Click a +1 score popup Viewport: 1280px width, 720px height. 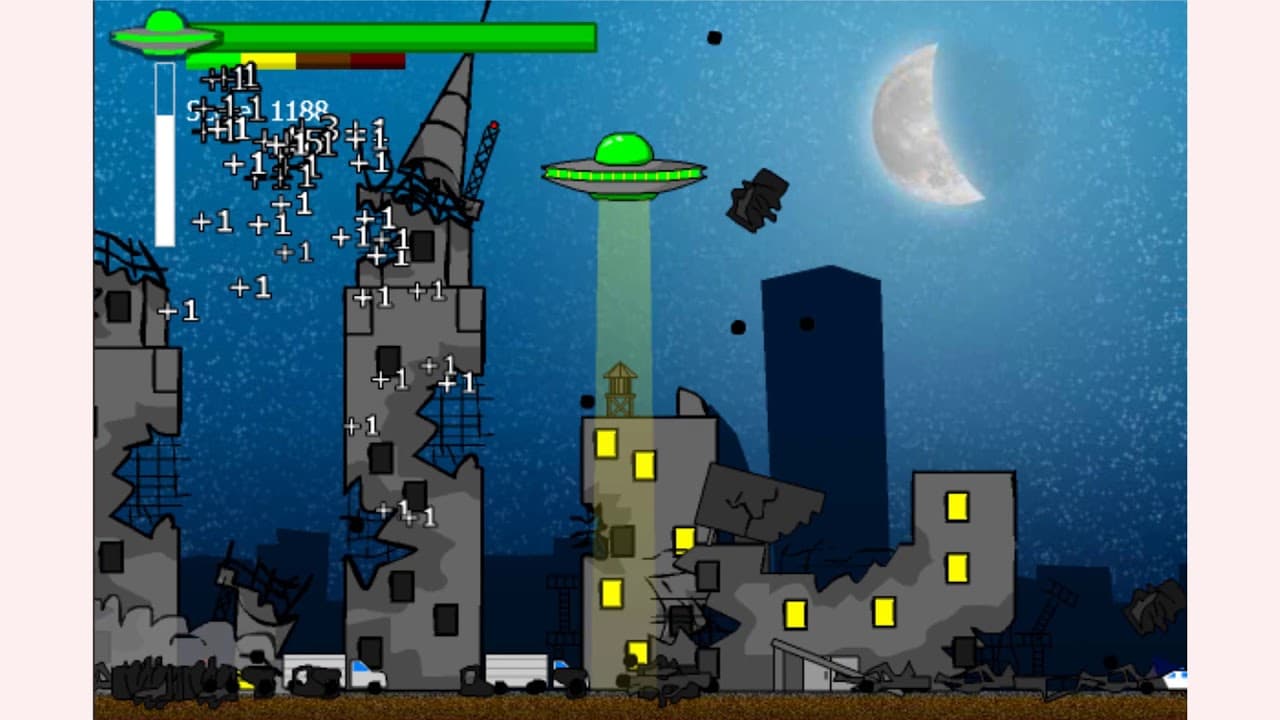248,287
